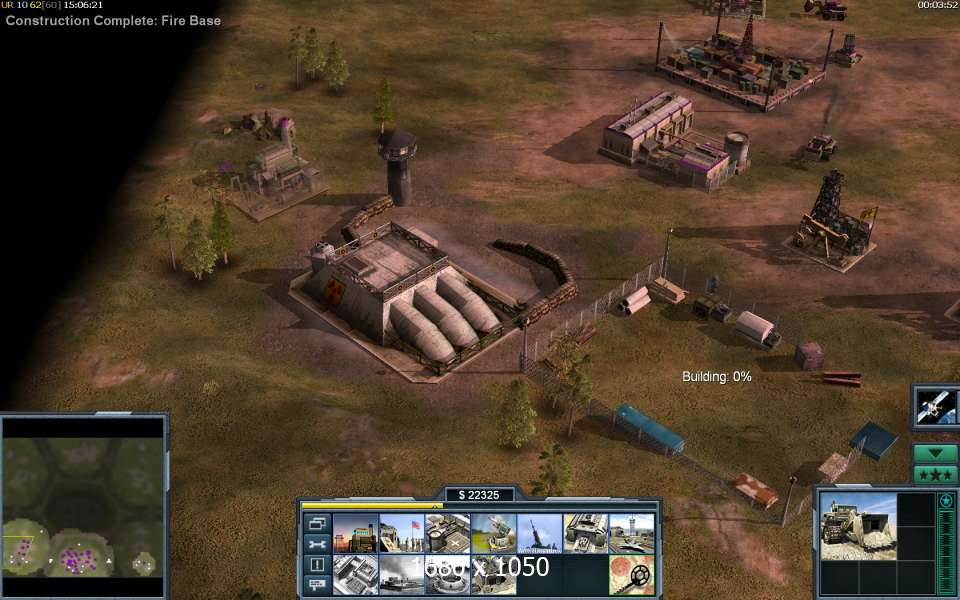The width and height of the screenshot is (960, 600).
Task: Build a War Factory
Action: [585, 534]
